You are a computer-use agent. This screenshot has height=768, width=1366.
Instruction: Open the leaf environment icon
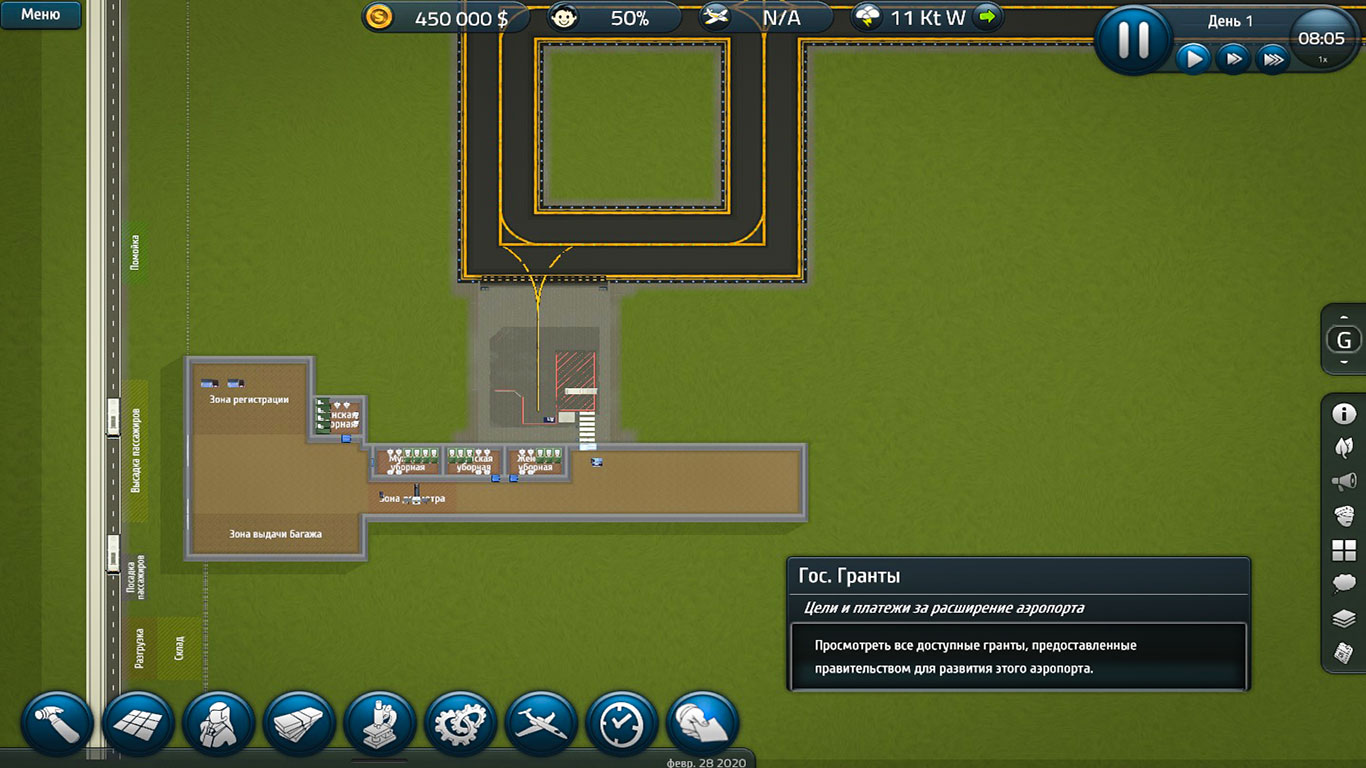pos(1344,447)
